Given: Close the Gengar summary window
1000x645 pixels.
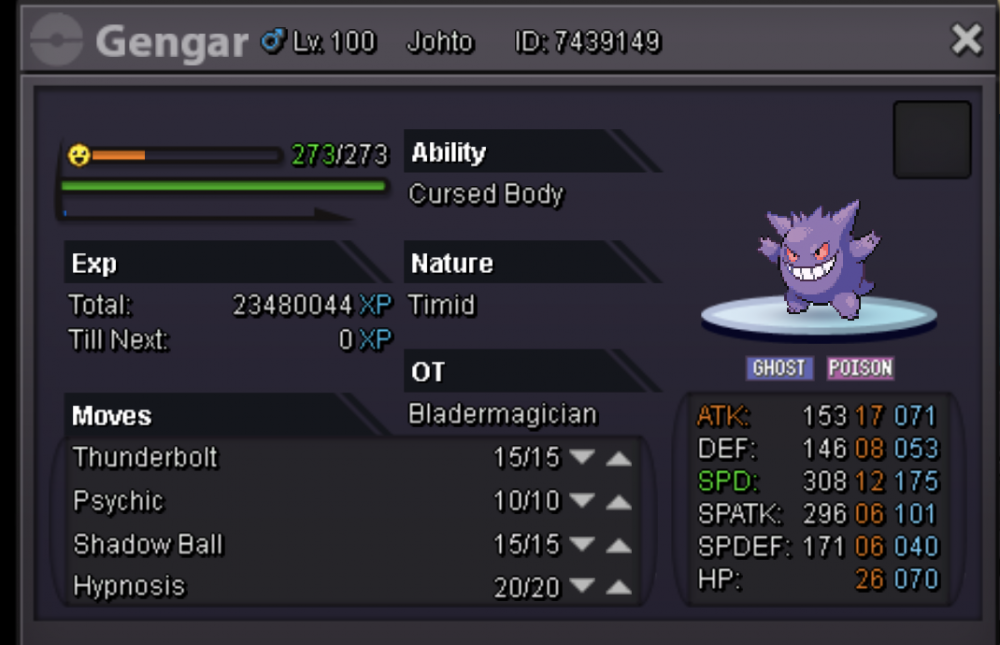Looking at the screenshot, I should [966, 39].
